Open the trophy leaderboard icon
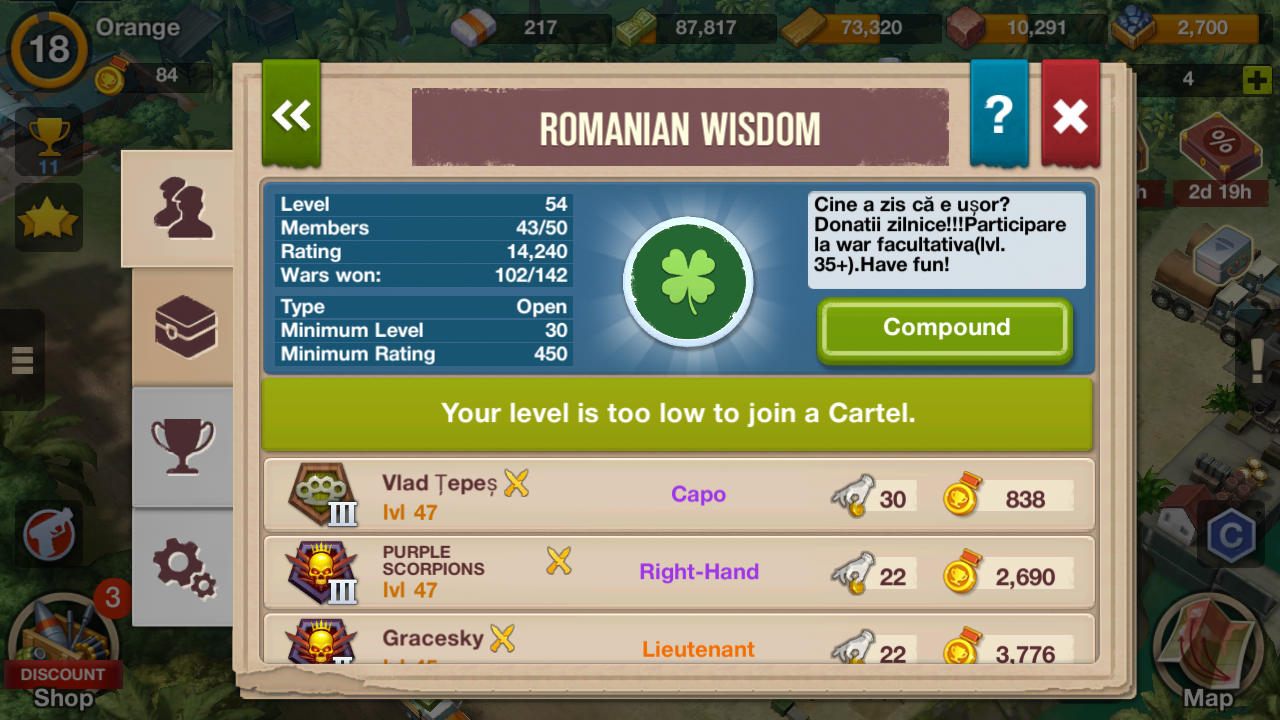Viewport: 1280px width, 720px height. (48, 142)
